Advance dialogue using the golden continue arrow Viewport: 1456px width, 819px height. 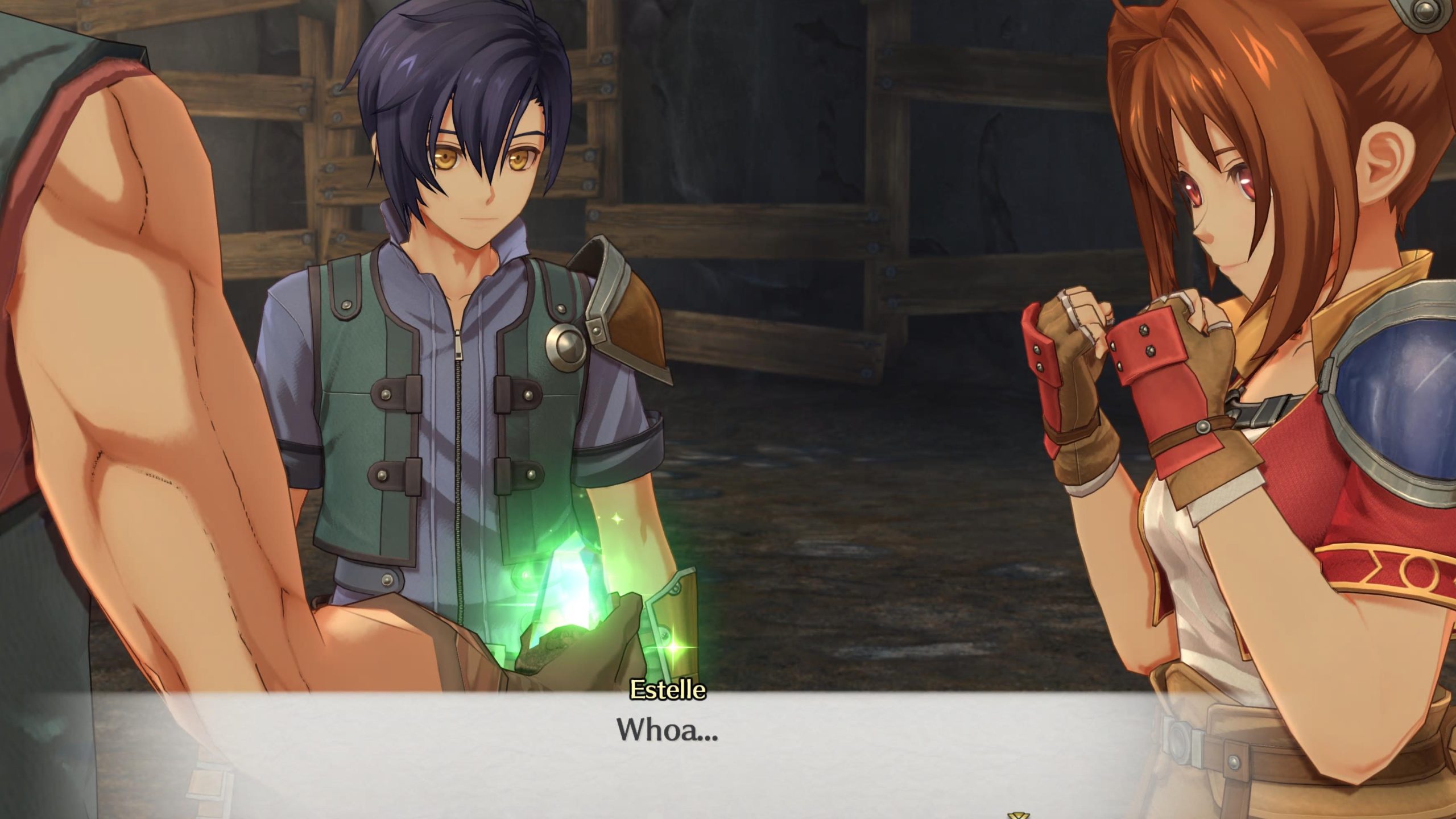click(x=1017, y=814)
